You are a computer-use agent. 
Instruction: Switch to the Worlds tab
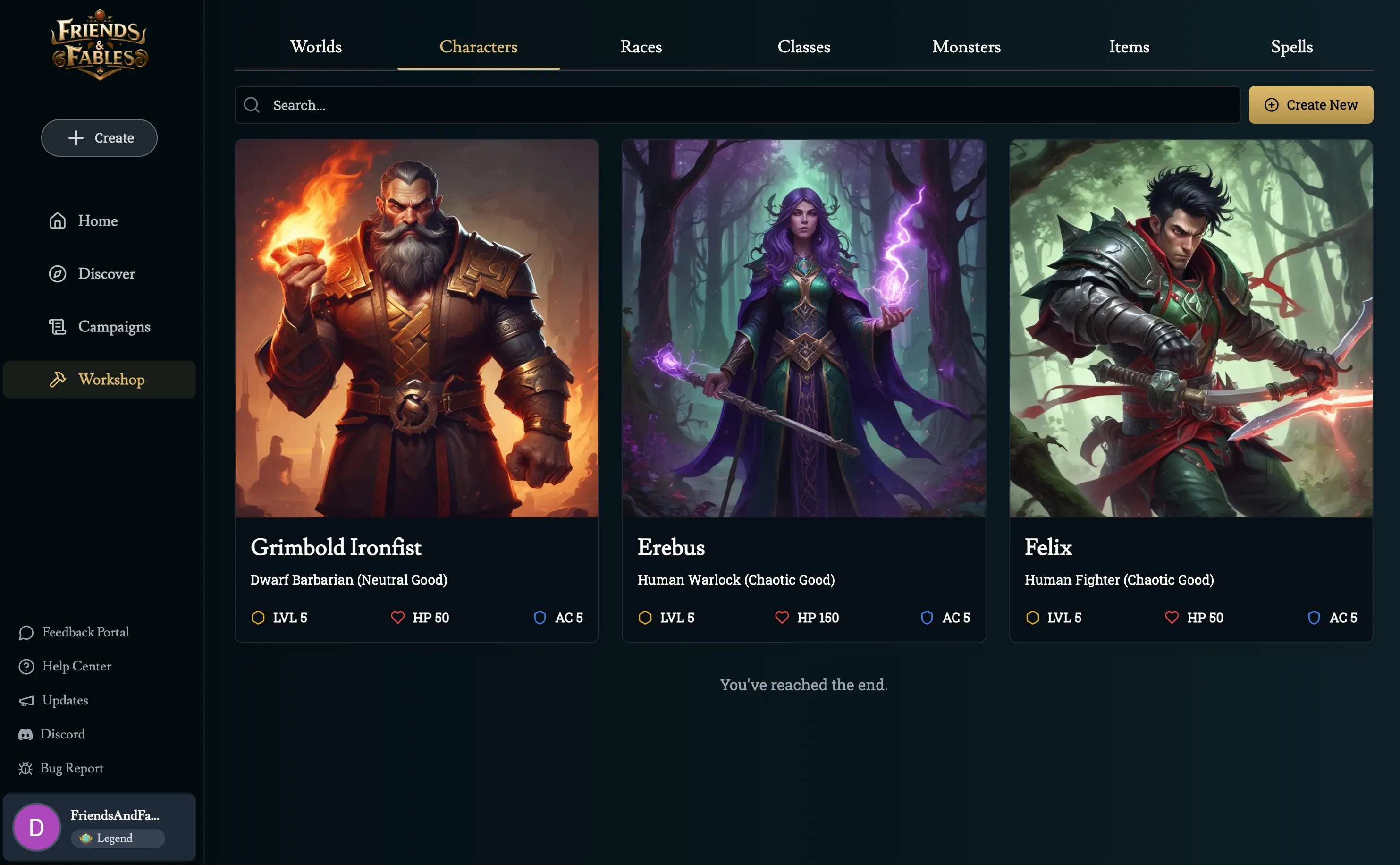tap(316, 47)
